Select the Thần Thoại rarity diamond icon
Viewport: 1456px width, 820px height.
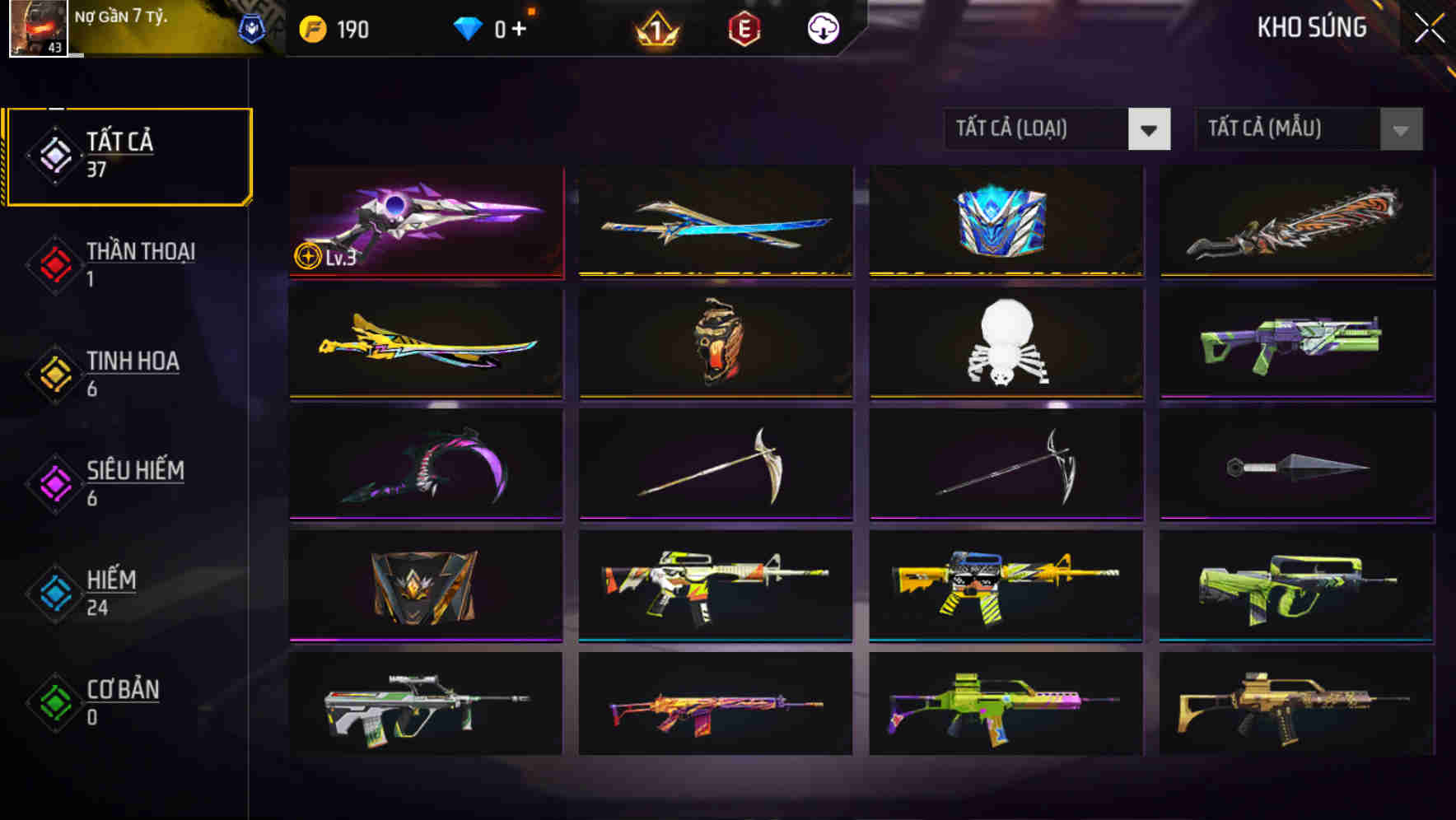point(54,264)
